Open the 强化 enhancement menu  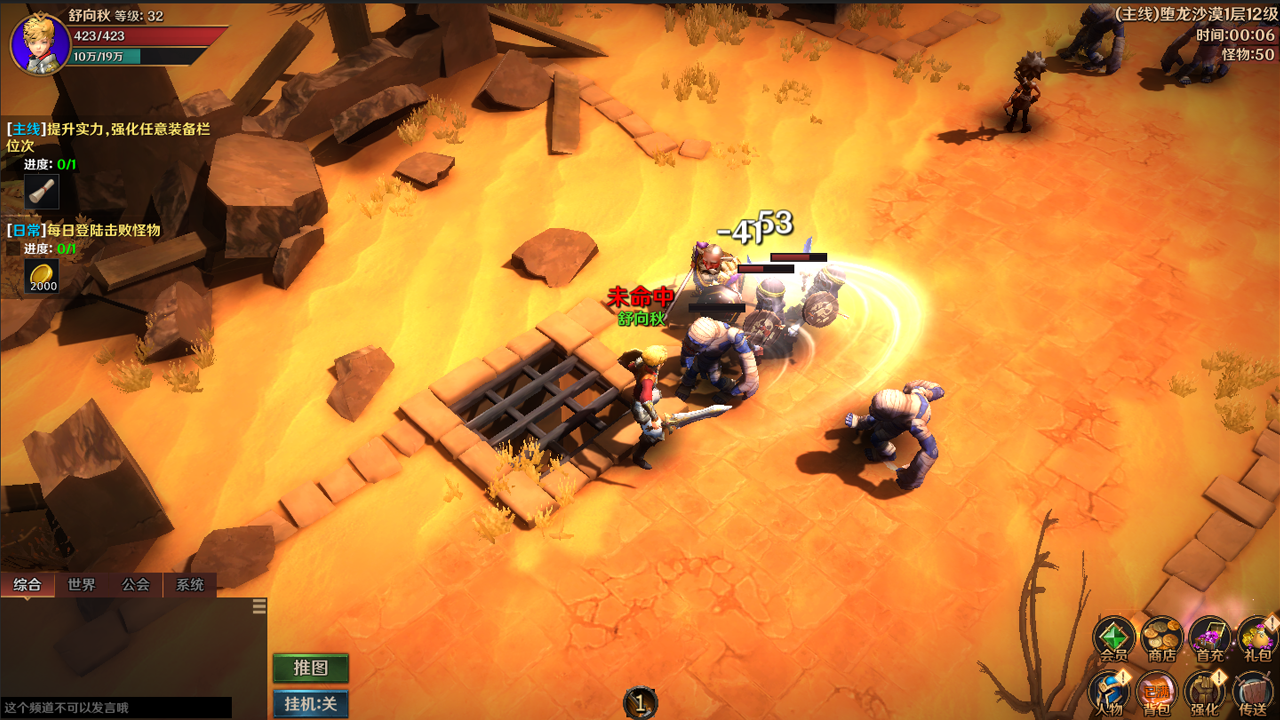tap(1205, 692)
